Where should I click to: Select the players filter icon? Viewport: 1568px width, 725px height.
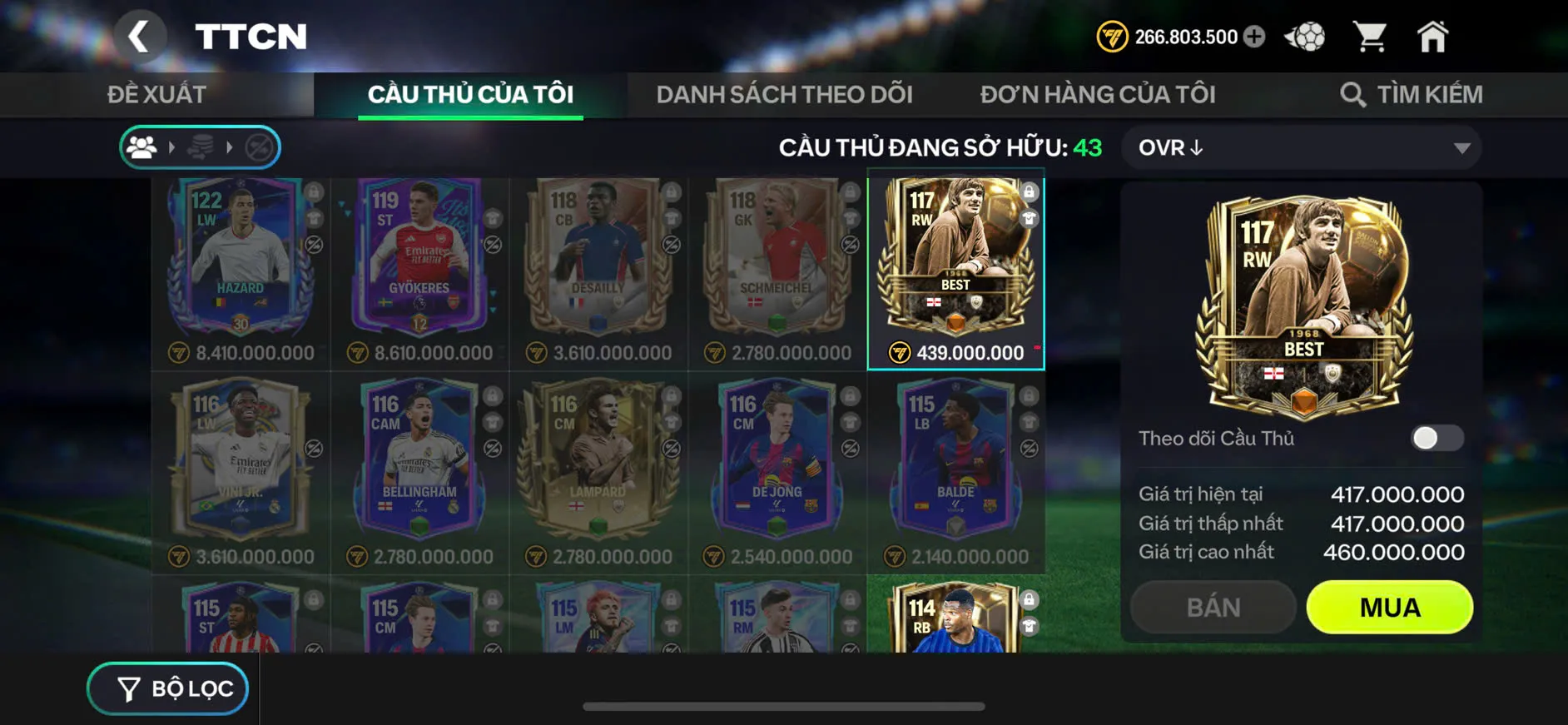[143, 147]
